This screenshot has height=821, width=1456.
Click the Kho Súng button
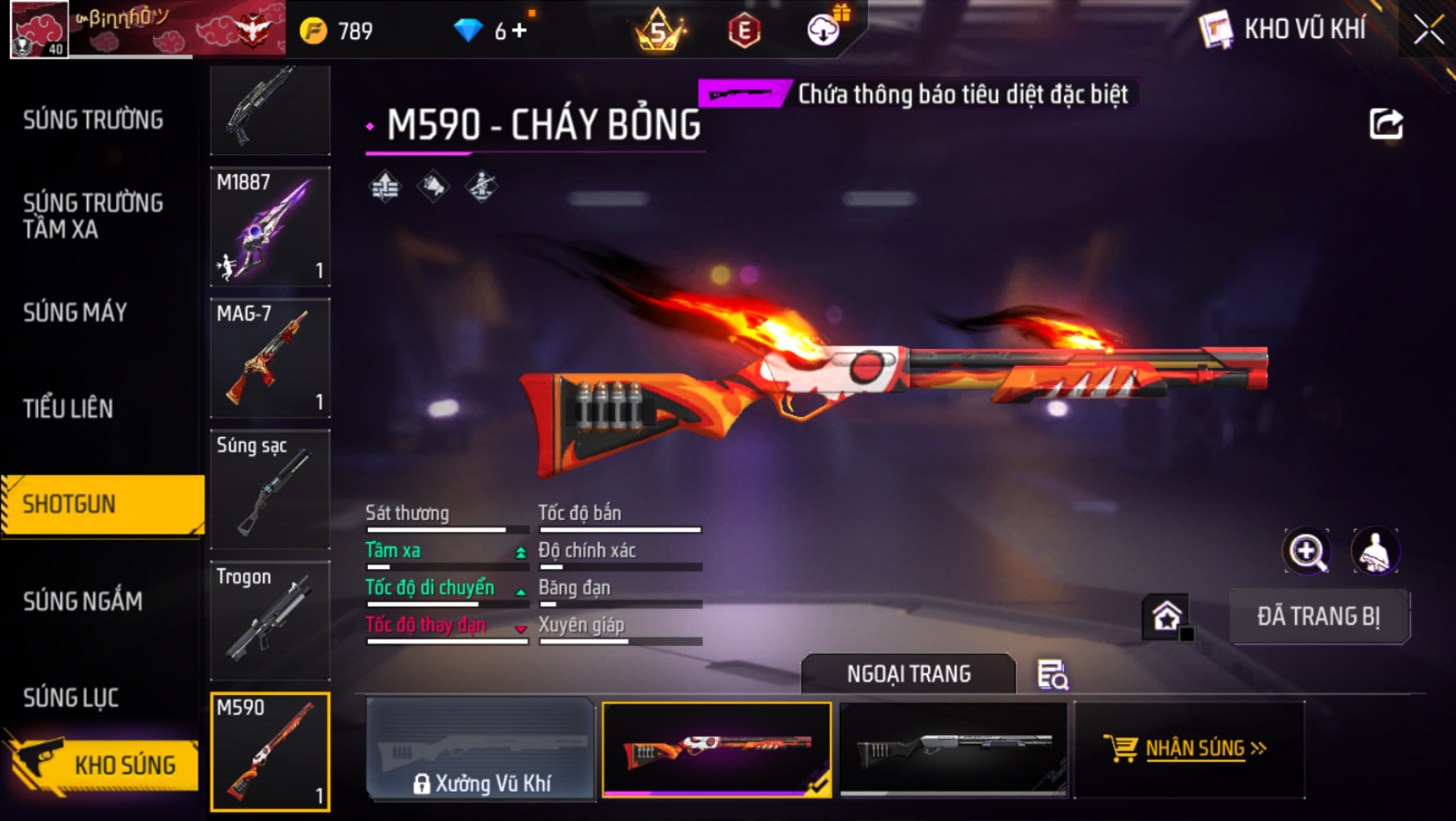pyautogui.click(x=102, y=764)
